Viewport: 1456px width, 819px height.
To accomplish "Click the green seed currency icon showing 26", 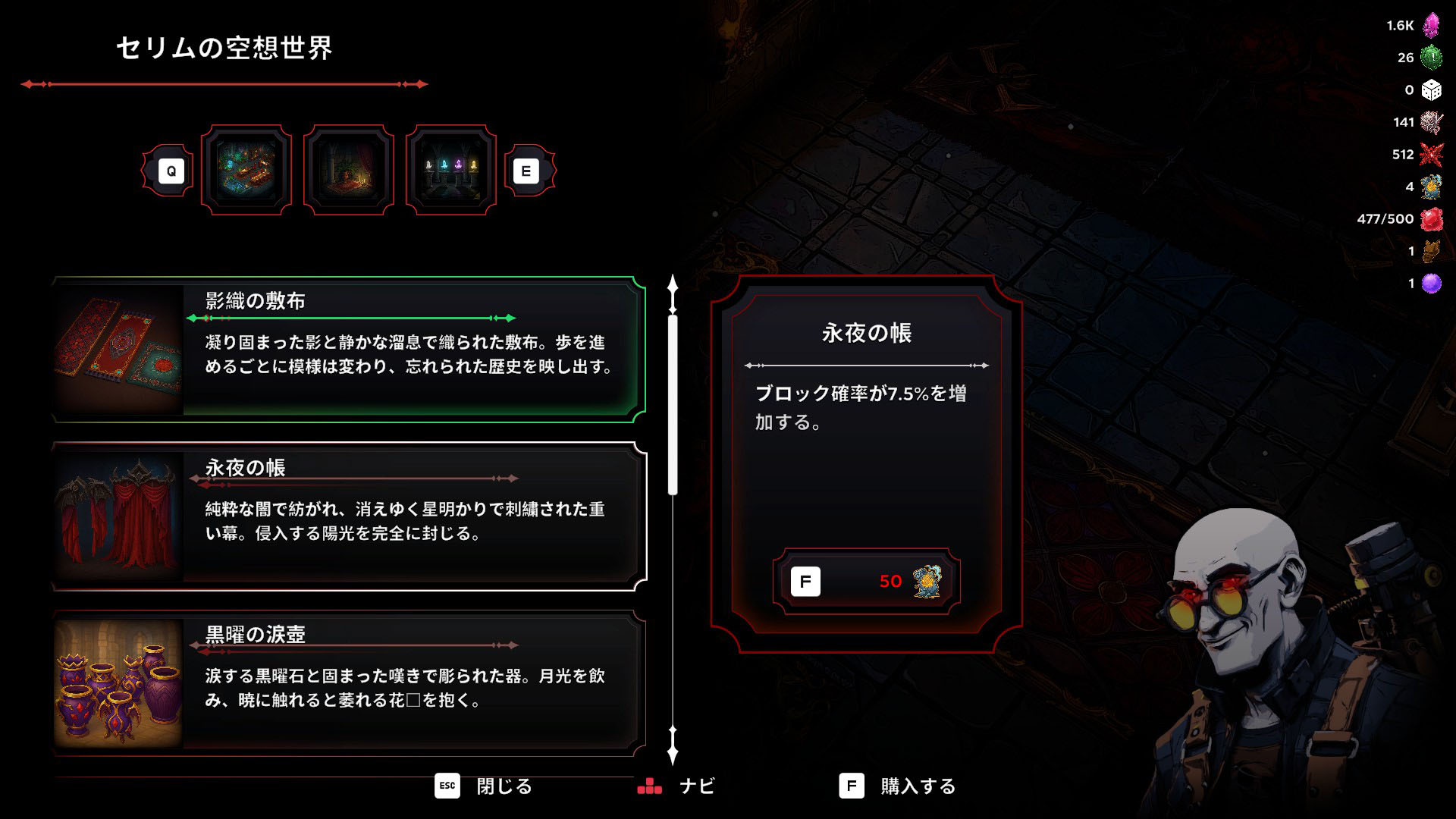I will [x=1430, y=57].
